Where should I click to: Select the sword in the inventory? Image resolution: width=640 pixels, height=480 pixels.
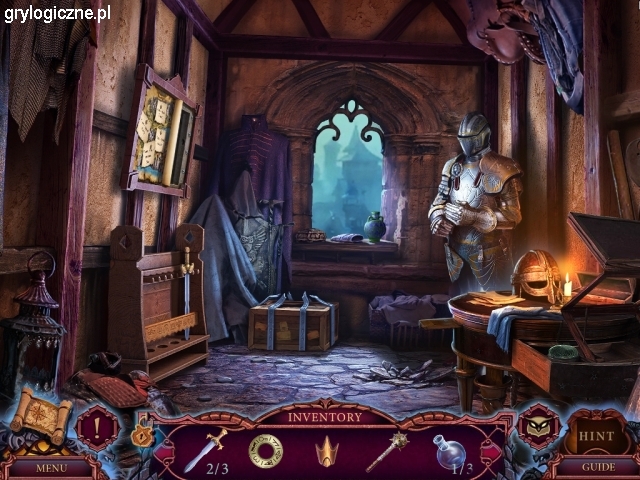(x=205, y=447)
